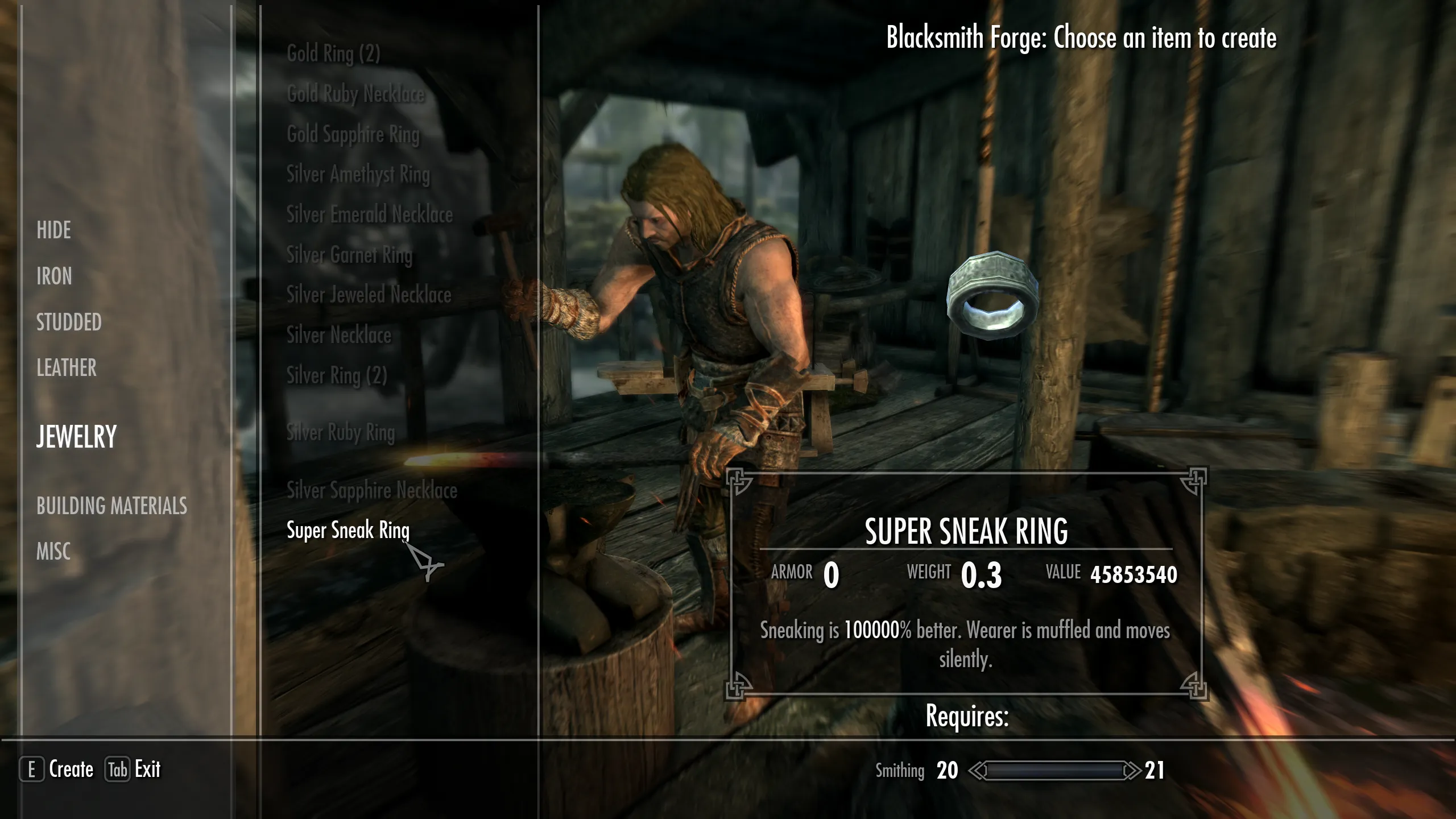Choose the Gold Ruby Necklace recipe
Image resolution: width=1456 pixels, height=819 pixels.
pyautogui.click(x=356, y=94)
